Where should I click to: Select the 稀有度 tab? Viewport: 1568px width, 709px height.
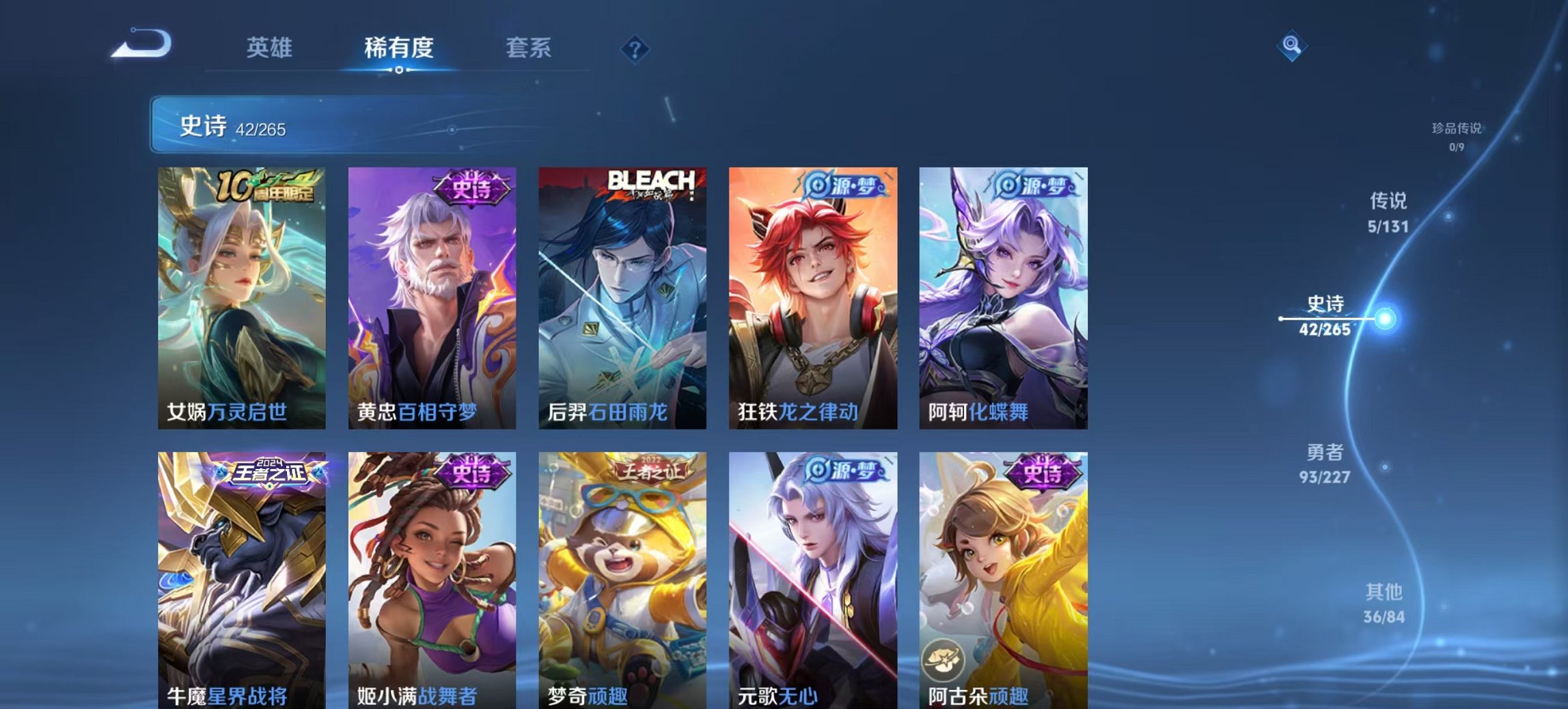point(398,48)
